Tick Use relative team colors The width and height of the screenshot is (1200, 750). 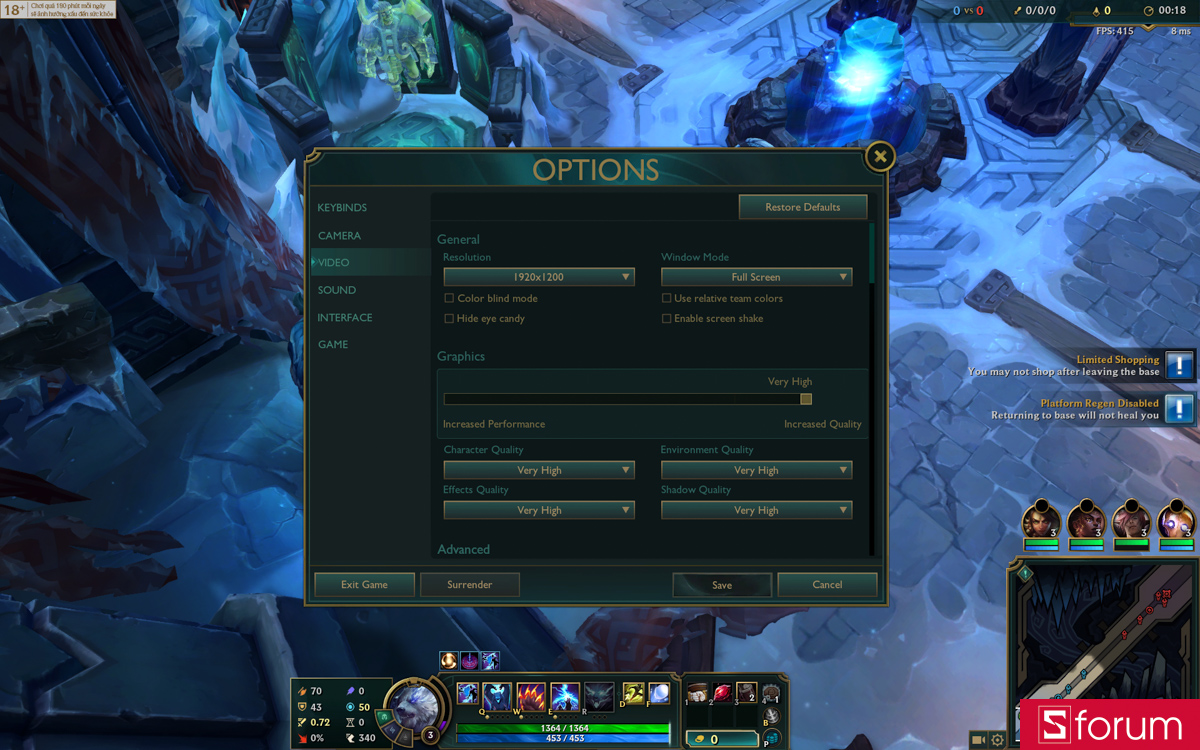(x=666, y=299)
